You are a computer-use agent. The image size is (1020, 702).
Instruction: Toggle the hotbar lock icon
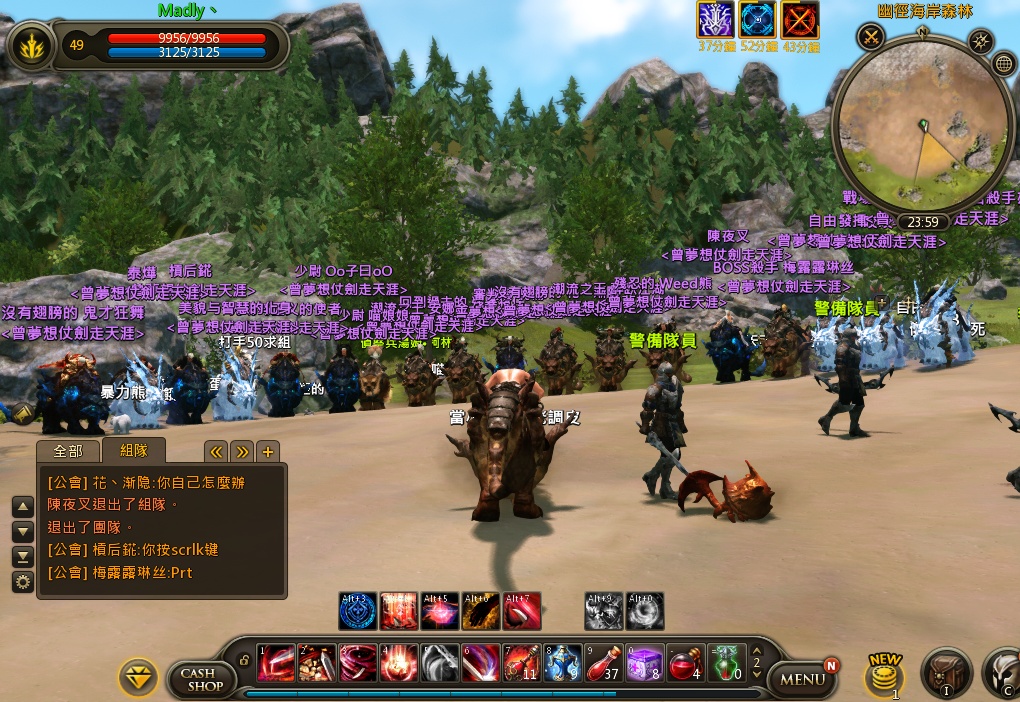(244, 660)
